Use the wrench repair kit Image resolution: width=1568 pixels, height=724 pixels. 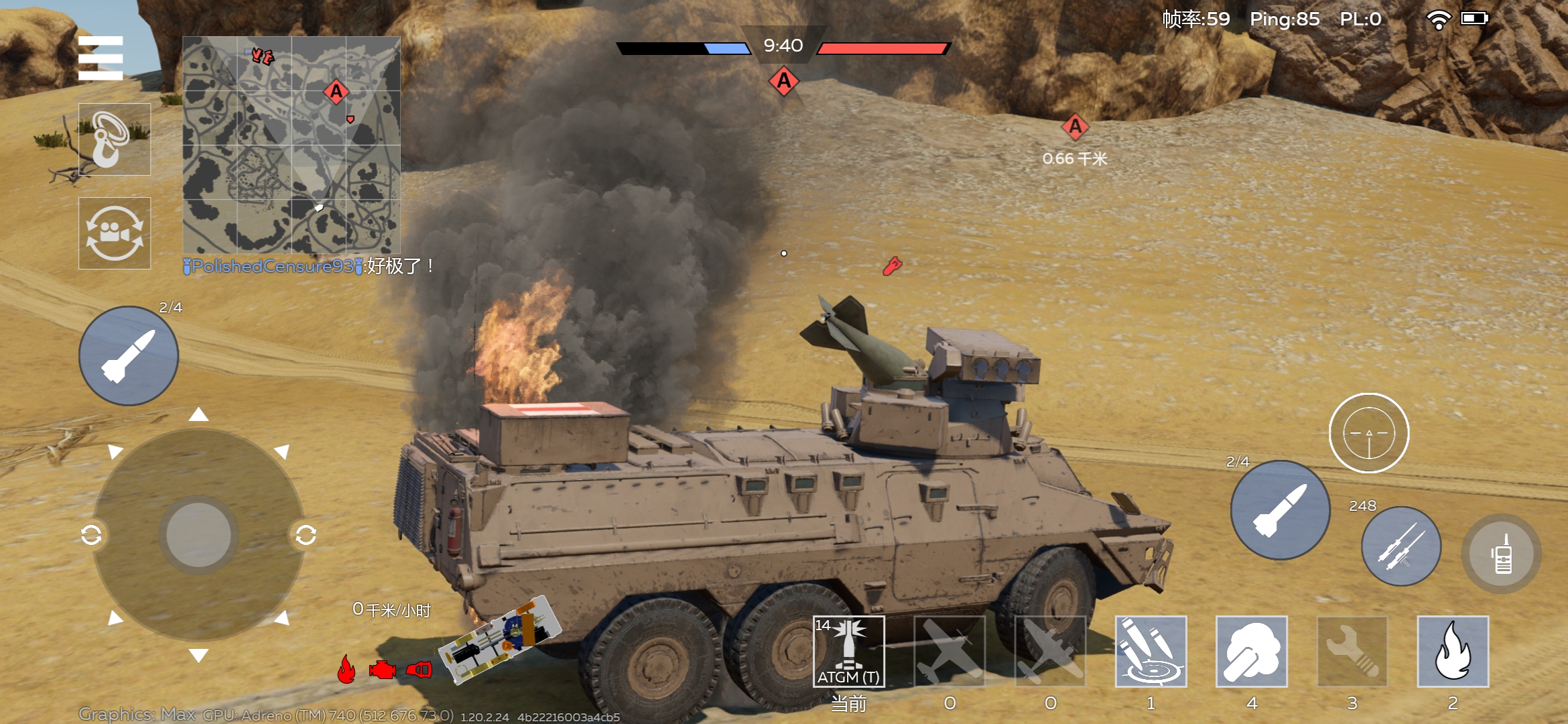click(x=1352, y=652)
